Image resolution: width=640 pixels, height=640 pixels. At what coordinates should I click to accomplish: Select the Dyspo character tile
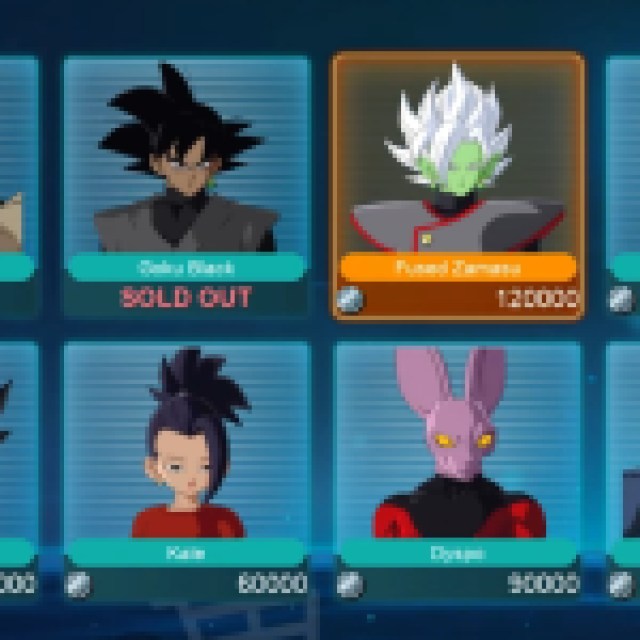pyautogui.click(x=458, y=468)
